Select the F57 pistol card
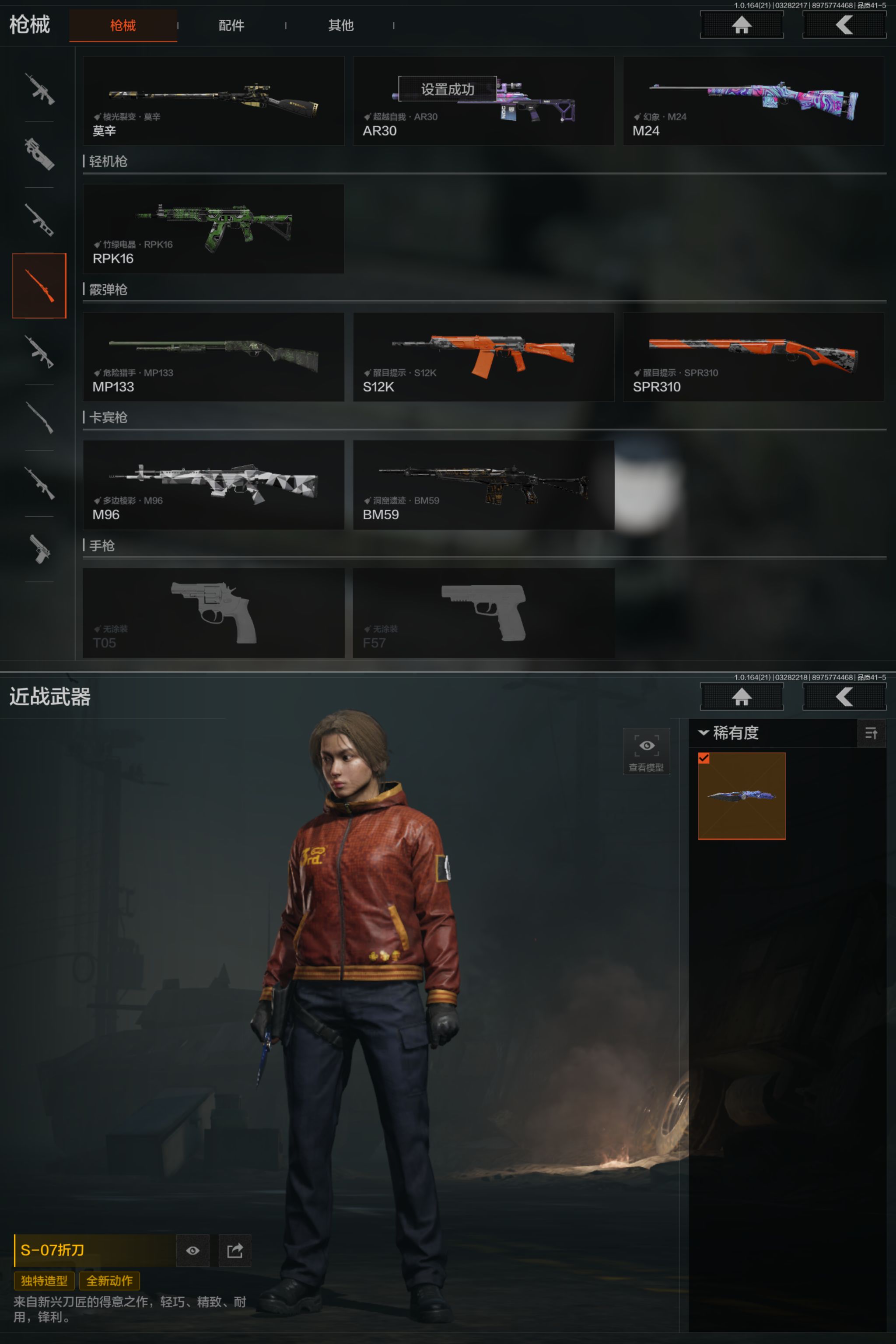 (x=483, y=612)
